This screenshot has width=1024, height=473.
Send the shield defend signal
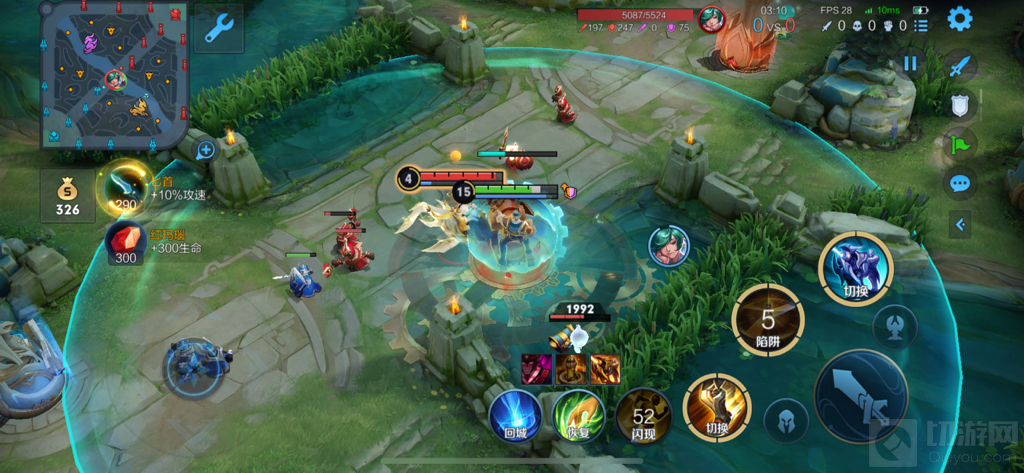pyautogui.click(x=960, y=106)
